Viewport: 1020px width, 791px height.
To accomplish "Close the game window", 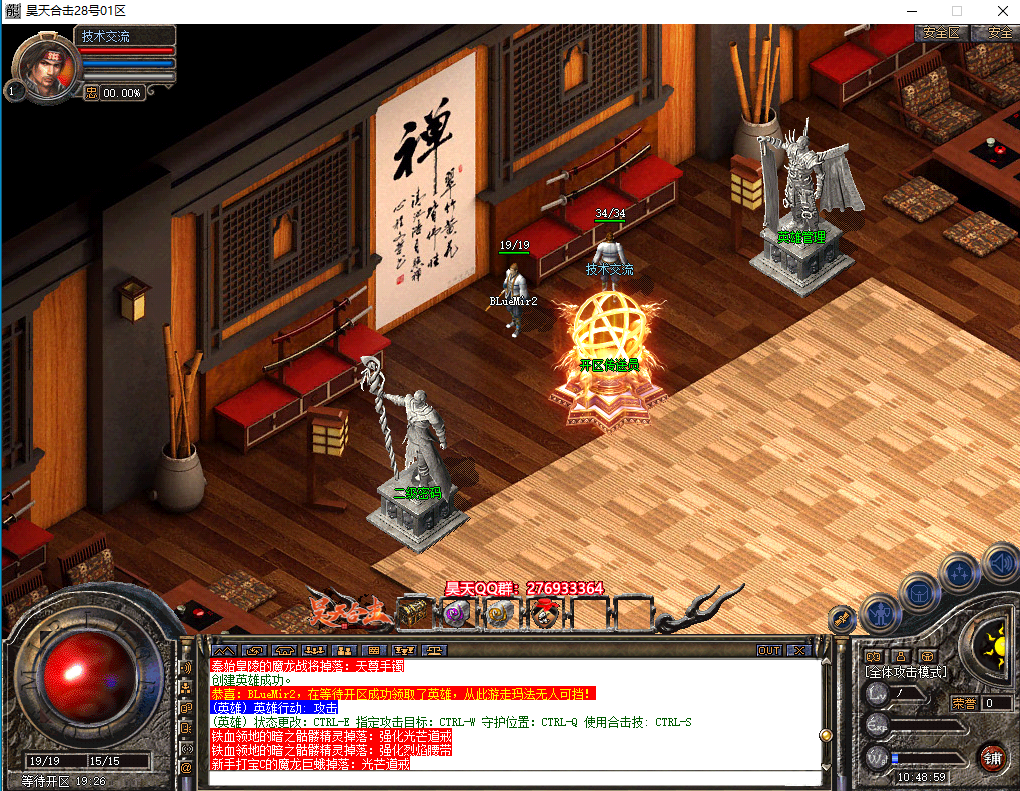I will point(1001,11).
